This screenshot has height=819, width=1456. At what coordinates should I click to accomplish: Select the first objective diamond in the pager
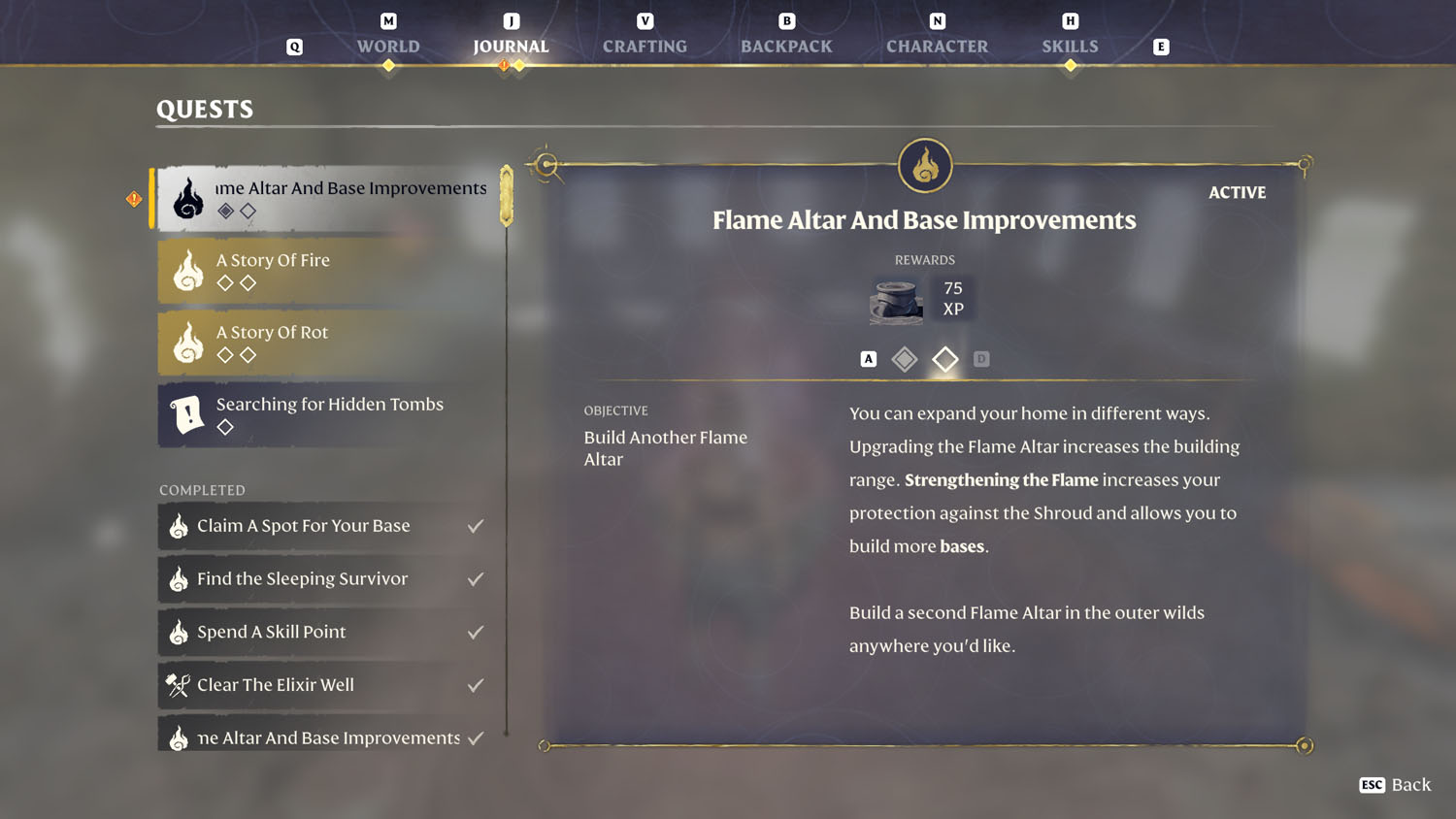click(904, 359)
